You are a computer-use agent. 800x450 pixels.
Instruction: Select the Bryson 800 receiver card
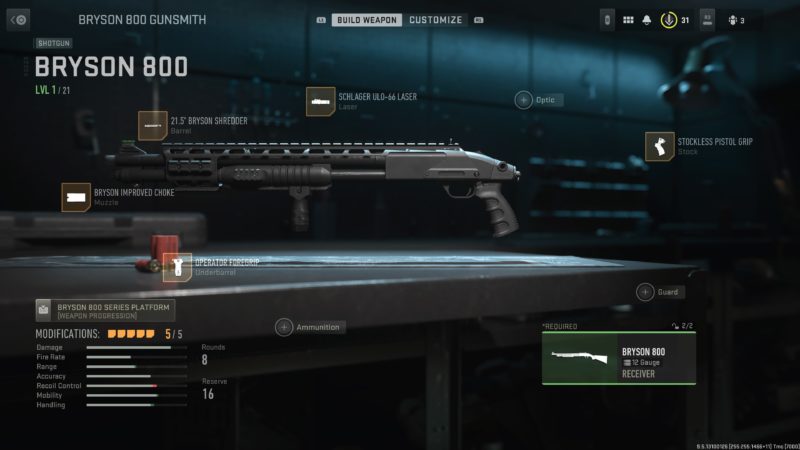click(618, 358)
